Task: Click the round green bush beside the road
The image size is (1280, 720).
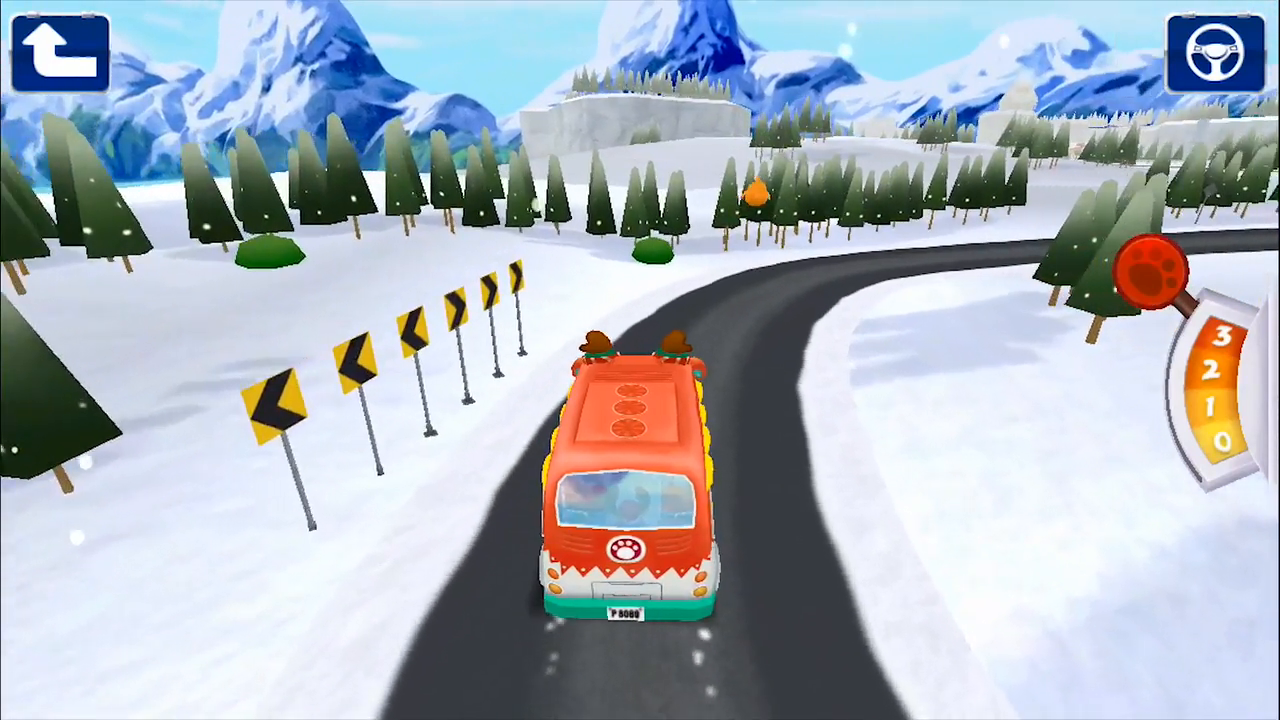Action: click(268, 255)
